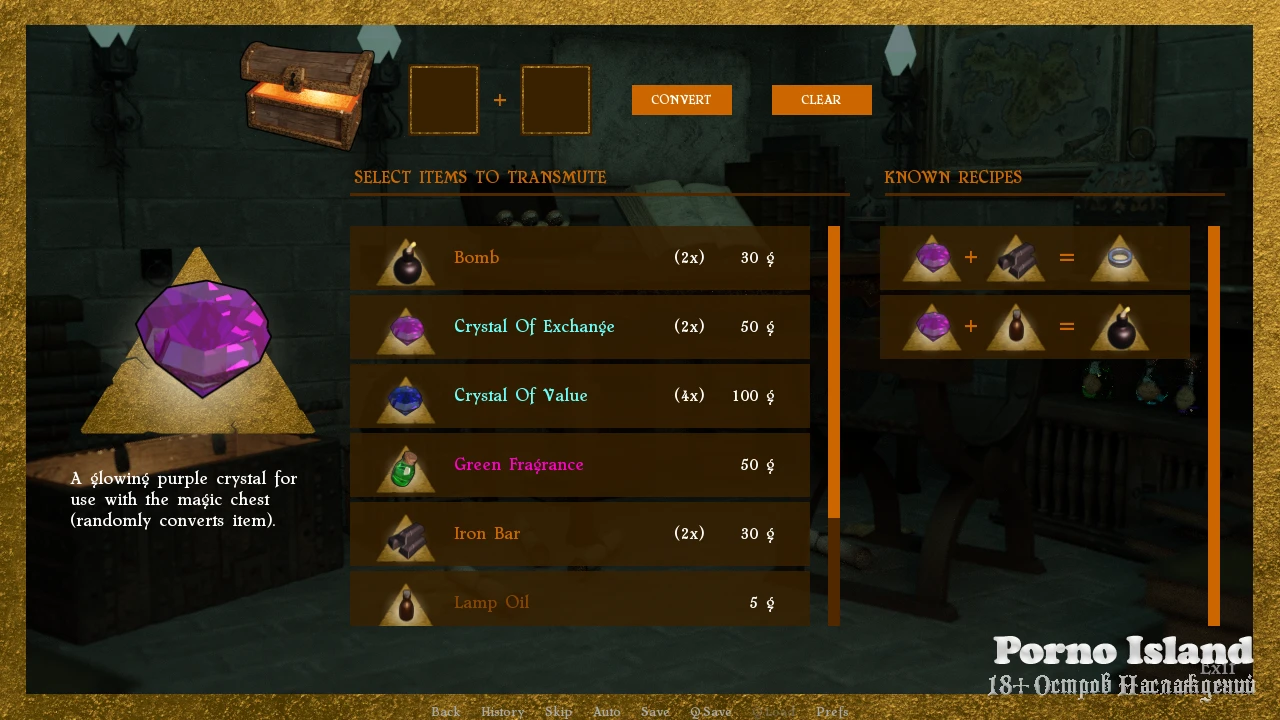Viewport: 1280px width, 720px height.
Task: Open Prefs settings
Action: click(x=832, y=712)
